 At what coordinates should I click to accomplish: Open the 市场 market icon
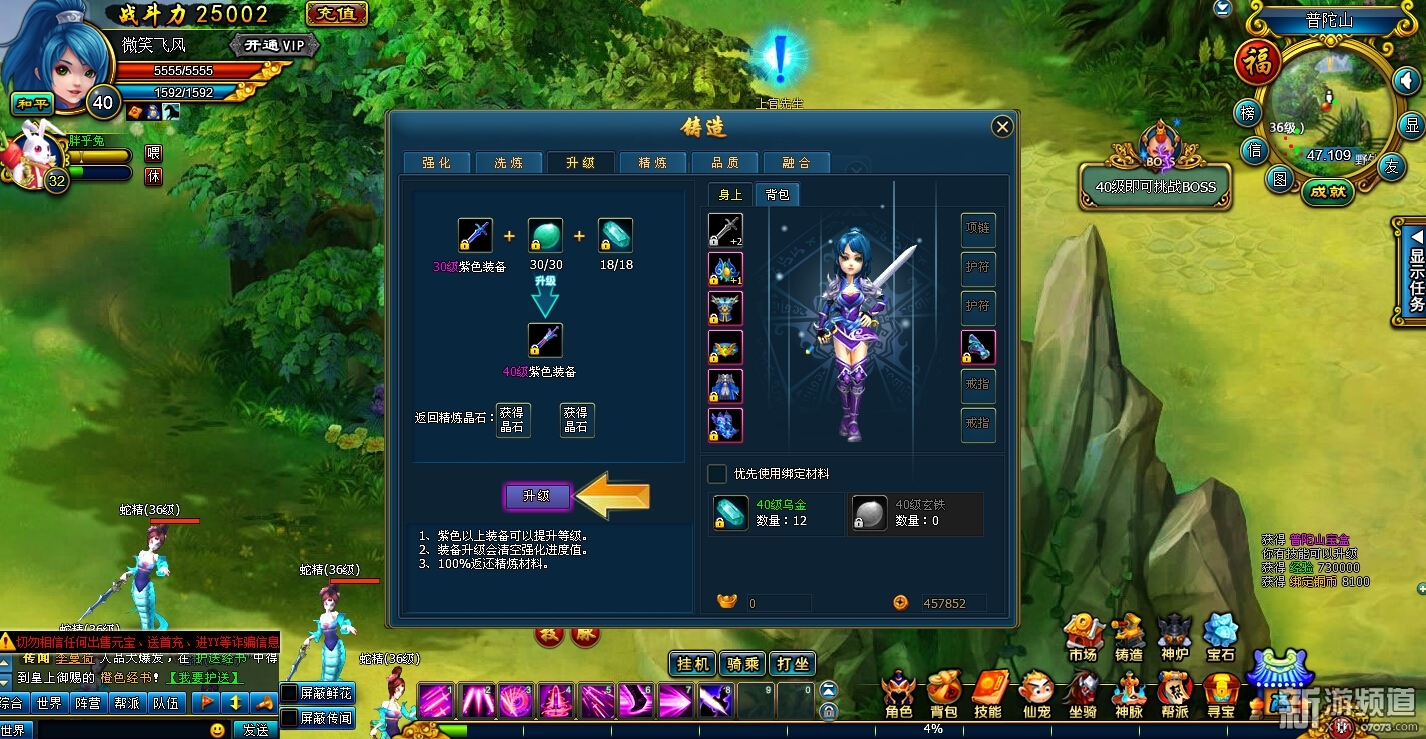pos(1082,636)
